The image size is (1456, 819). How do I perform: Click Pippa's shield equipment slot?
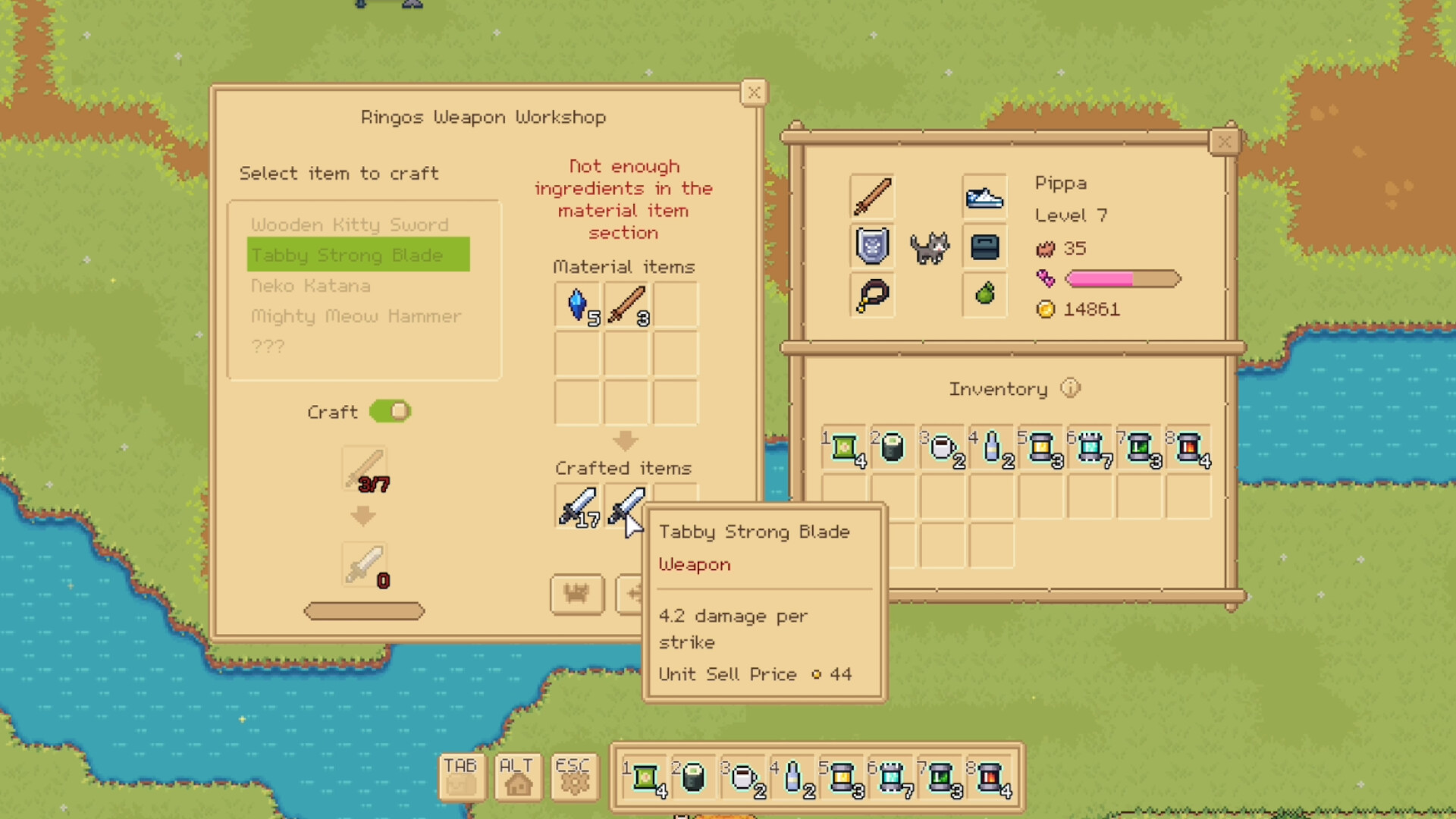(872, 246)
